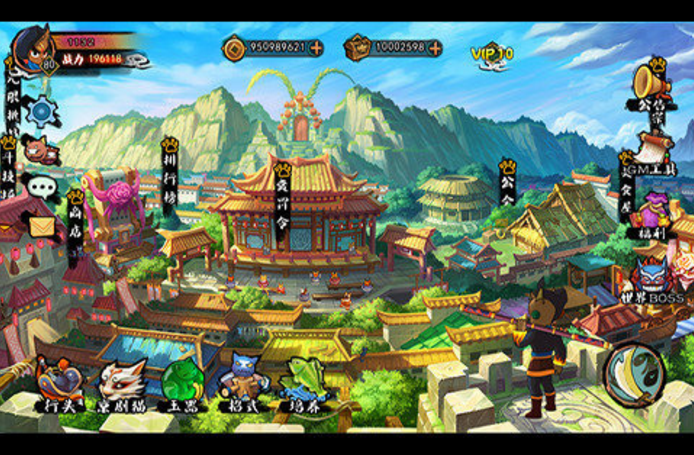Open the blue gear settings

tap(42, 111)
